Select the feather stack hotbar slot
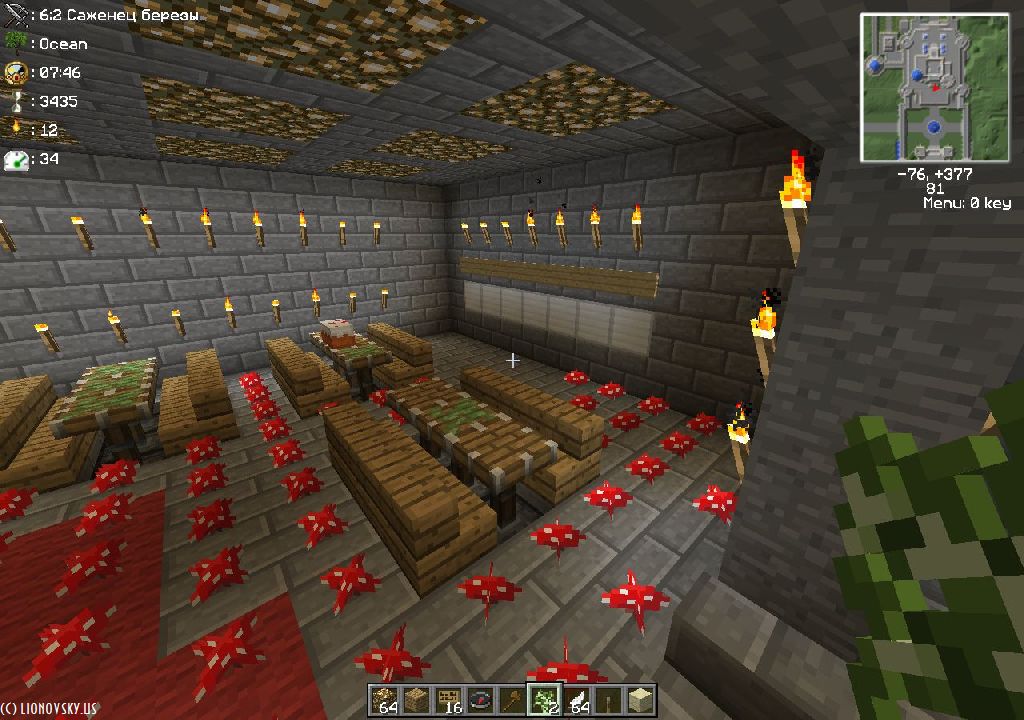1024x720 pixels. pyautogui.click(x=575, y=700)
